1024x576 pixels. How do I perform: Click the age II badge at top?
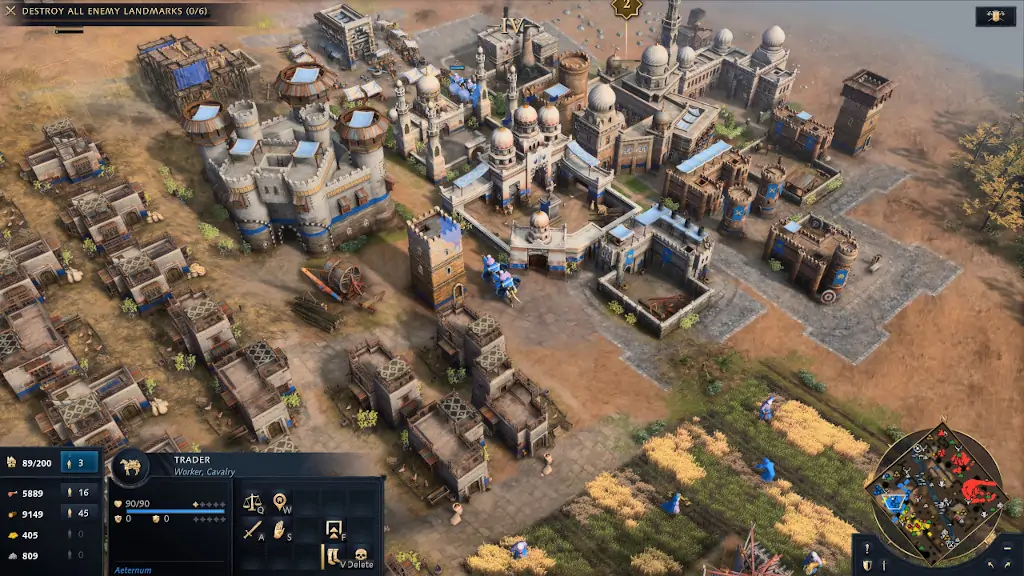click(x=626, y=9)
